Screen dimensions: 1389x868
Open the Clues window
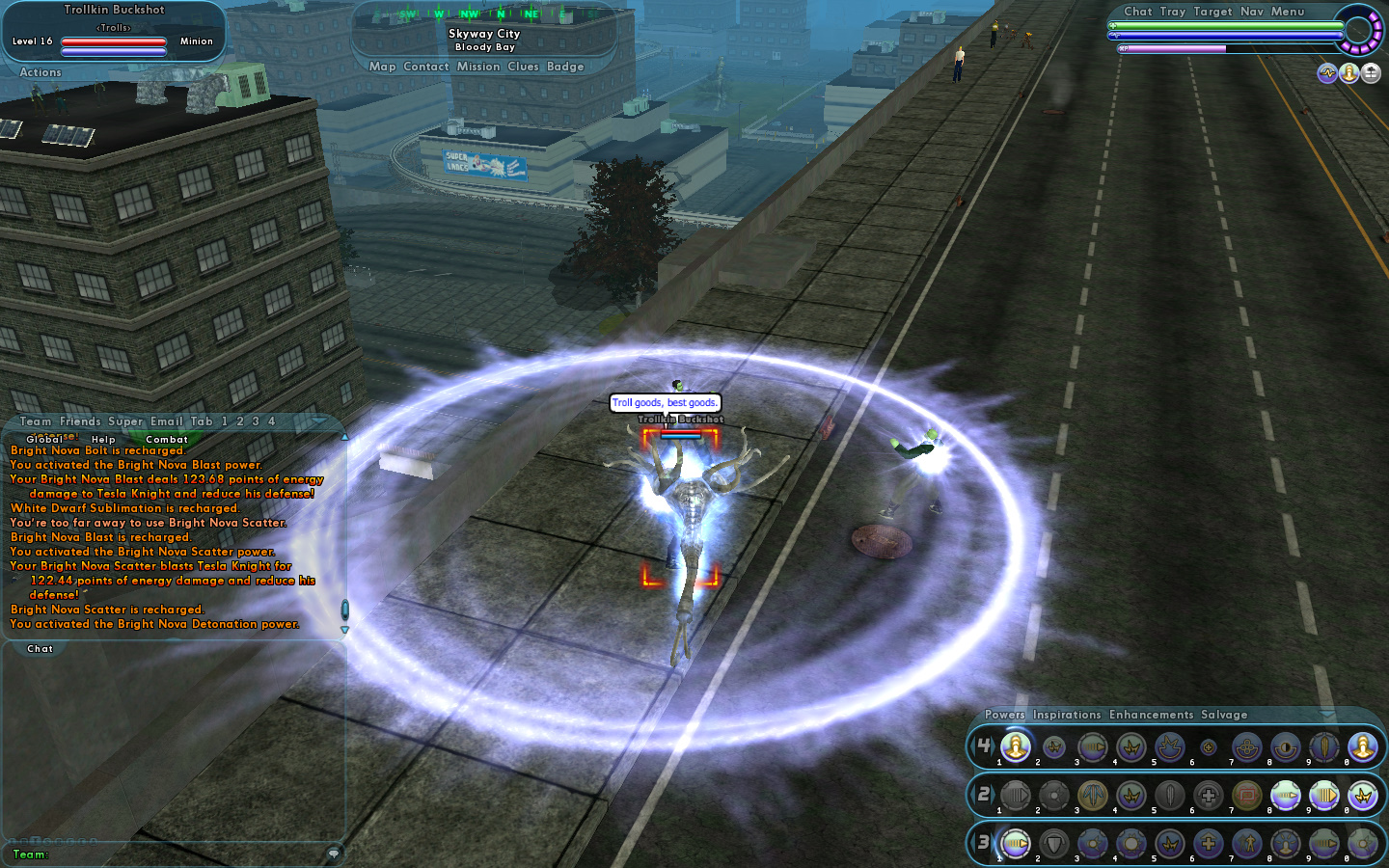(x=523, y=67)
